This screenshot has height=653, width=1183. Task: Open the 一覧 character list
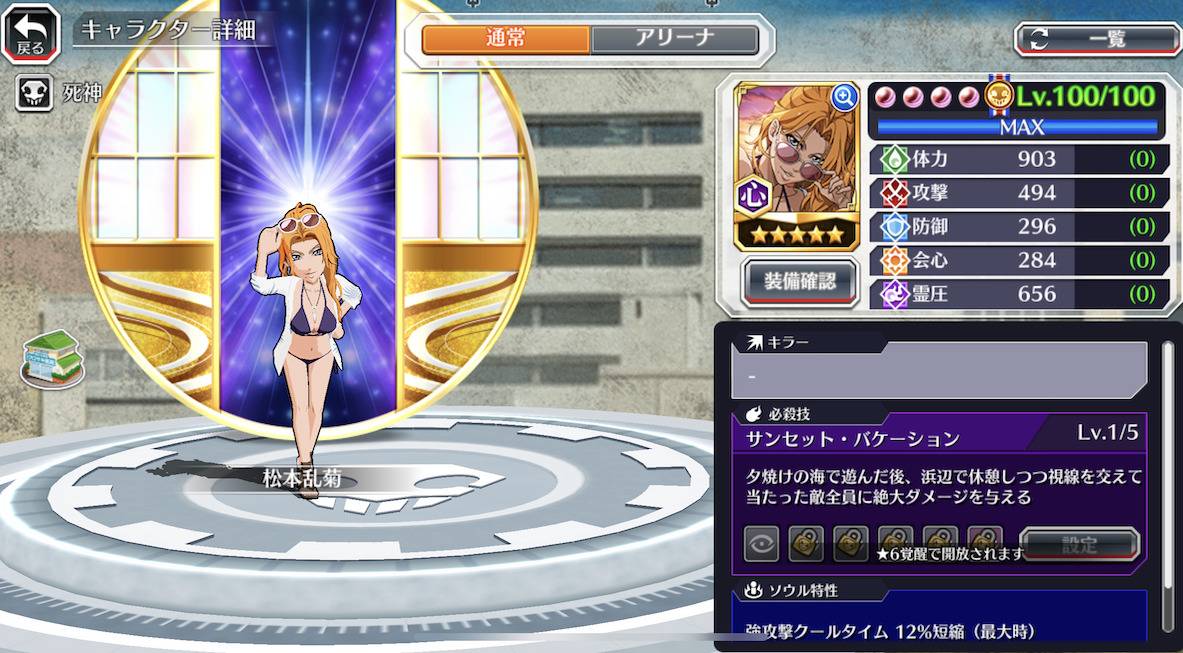(x=1097, y=39)
